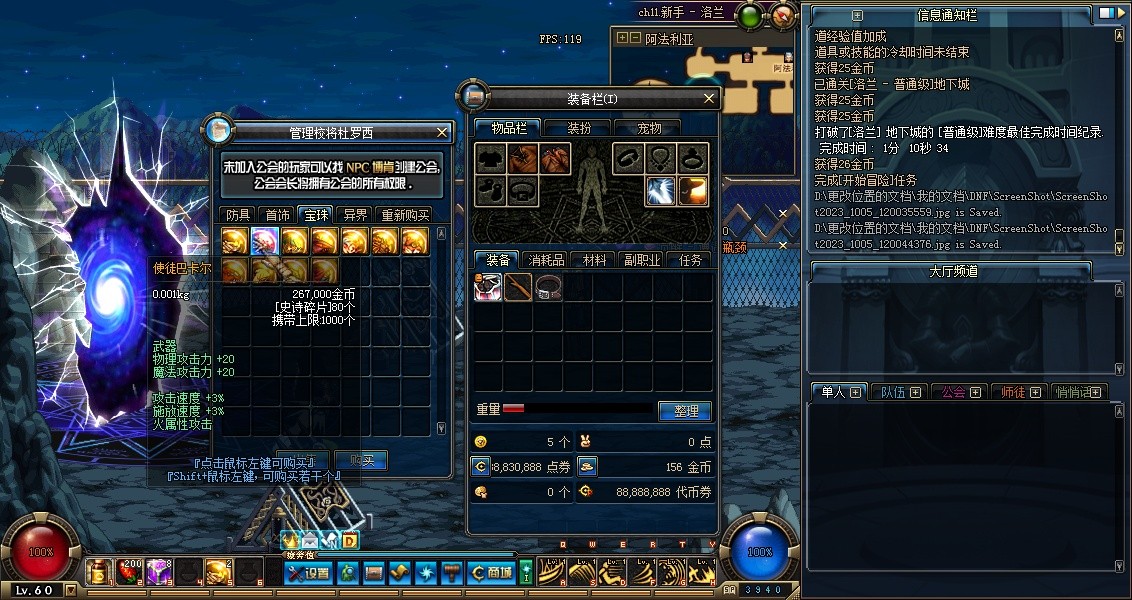This screenshot has height=600, width=1132.
Task: Close the 装备栏 inventory window
Action: [x=709, y=98]
